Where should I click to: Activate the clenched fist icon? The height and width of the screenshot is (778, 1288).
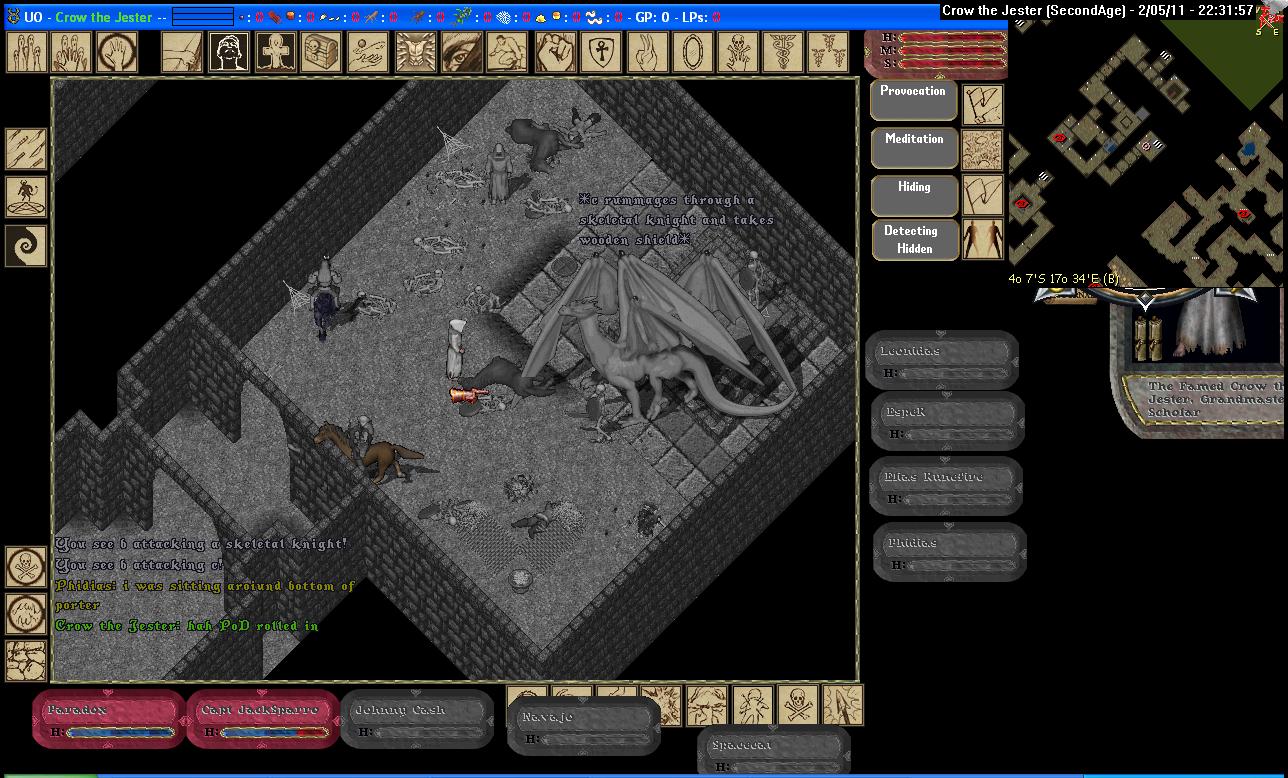click(553, 52)
